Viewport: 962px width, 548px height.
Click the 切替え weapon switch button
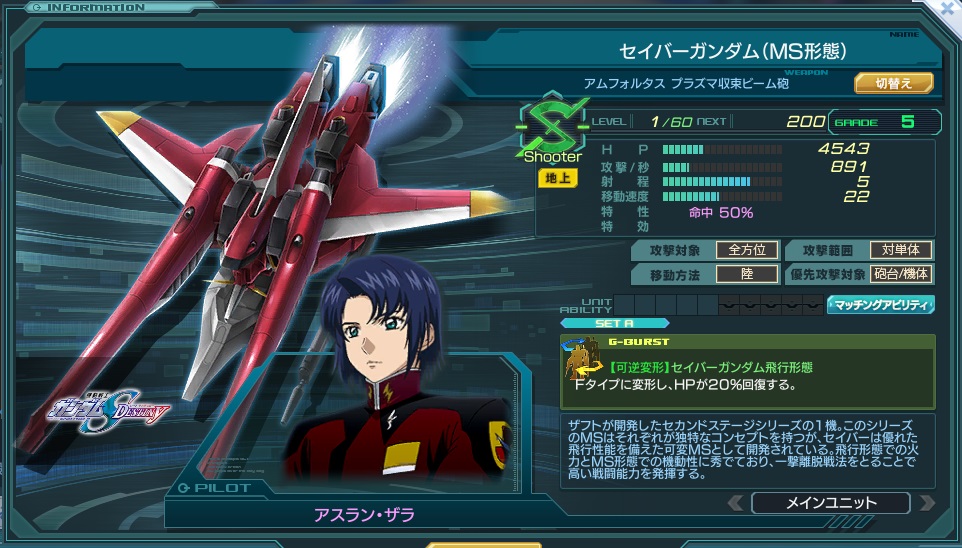pyautogui.click(x=893, y=83)
